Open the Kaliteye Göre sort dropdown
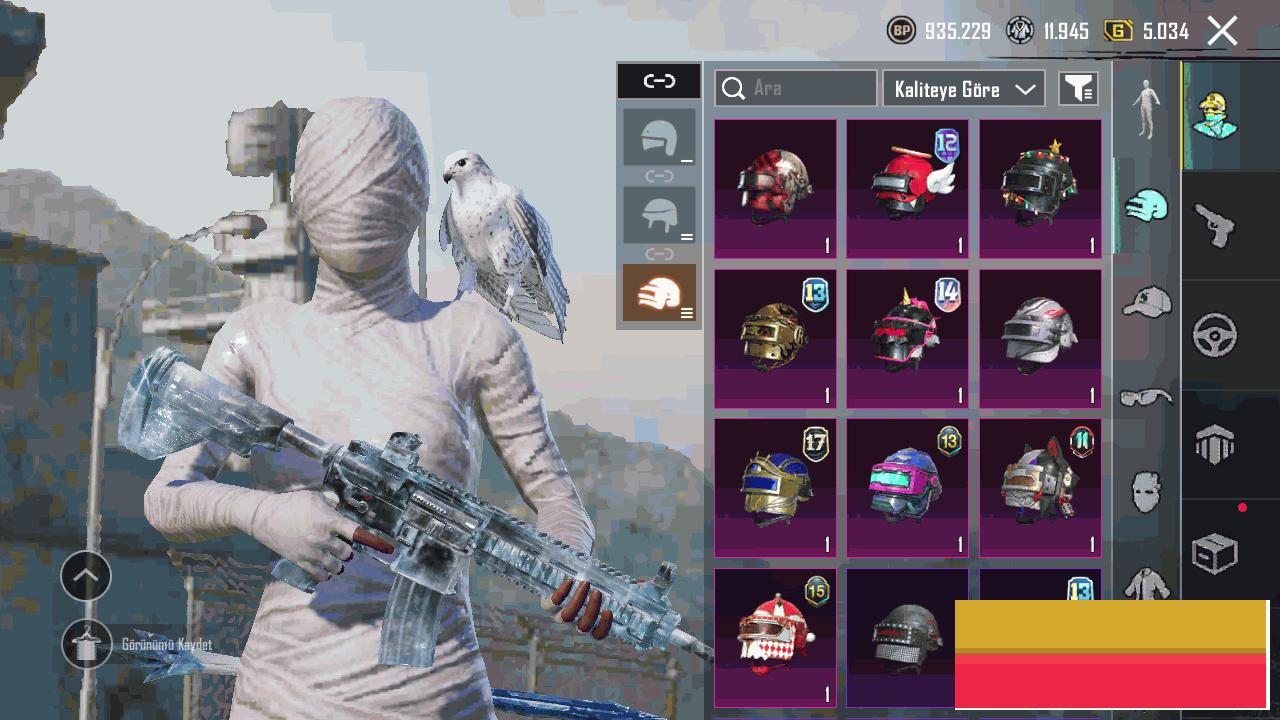1280x720 pixels. click(x=963, y=89)
